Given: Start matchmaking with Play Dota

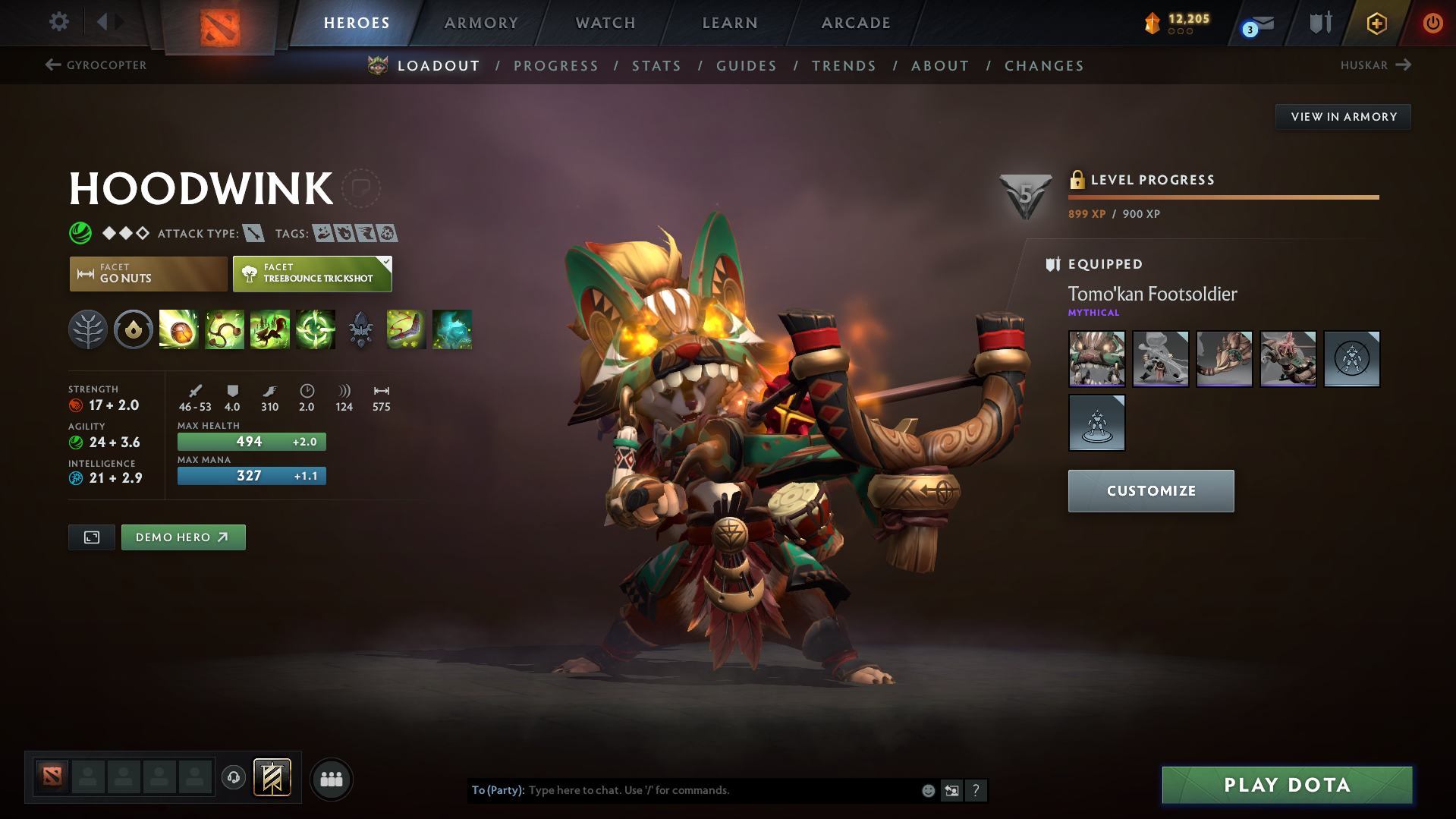Looking at the screenshot, I should coord(1287,785).
